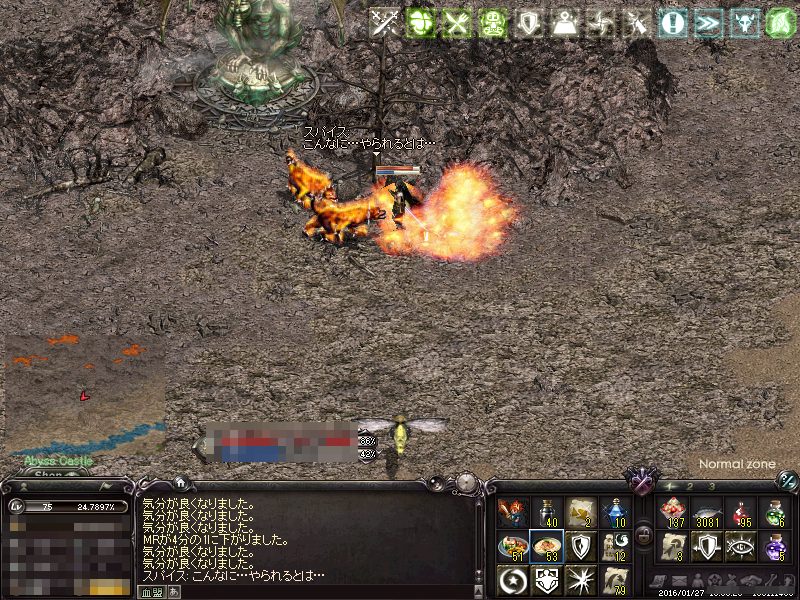
Task: Click the home button above the chat log
Action: [179, 483]
